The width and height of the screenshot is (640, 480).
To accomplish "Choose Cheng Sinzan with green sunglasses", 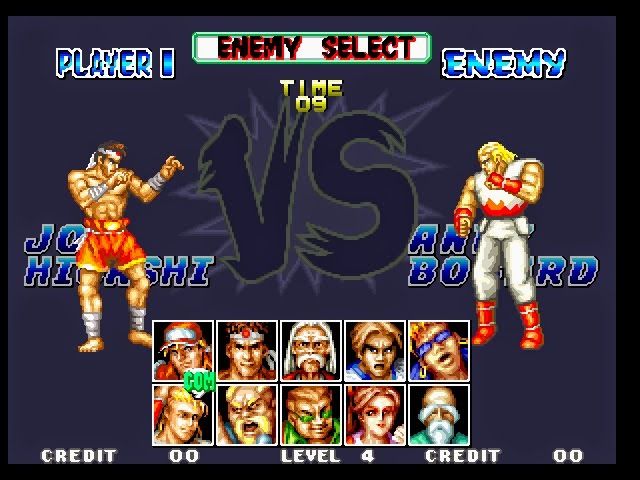I will [x=311, y=414].
